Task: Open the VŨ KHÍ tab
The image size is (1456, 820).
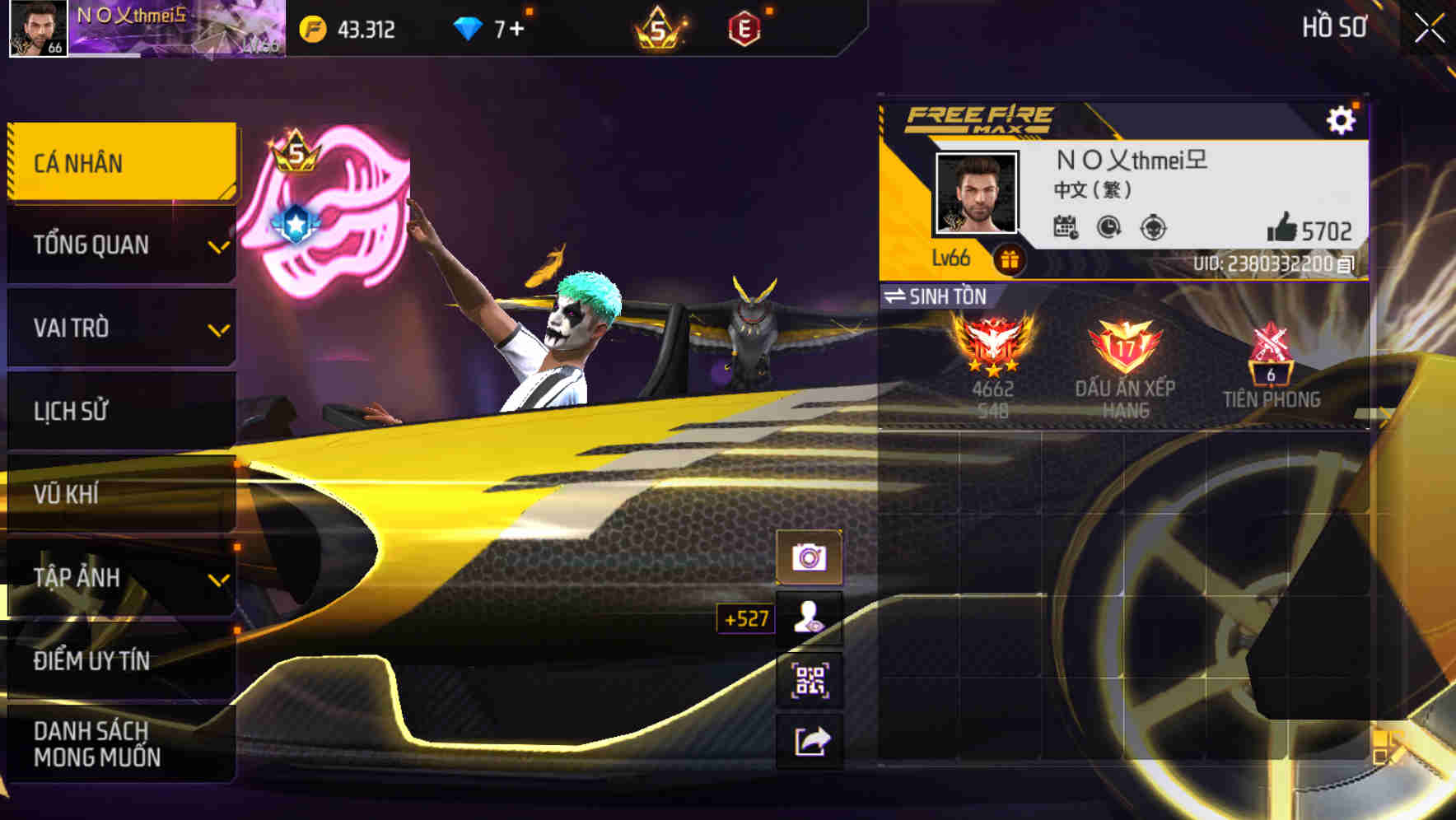Action: [x=119, y=494]
